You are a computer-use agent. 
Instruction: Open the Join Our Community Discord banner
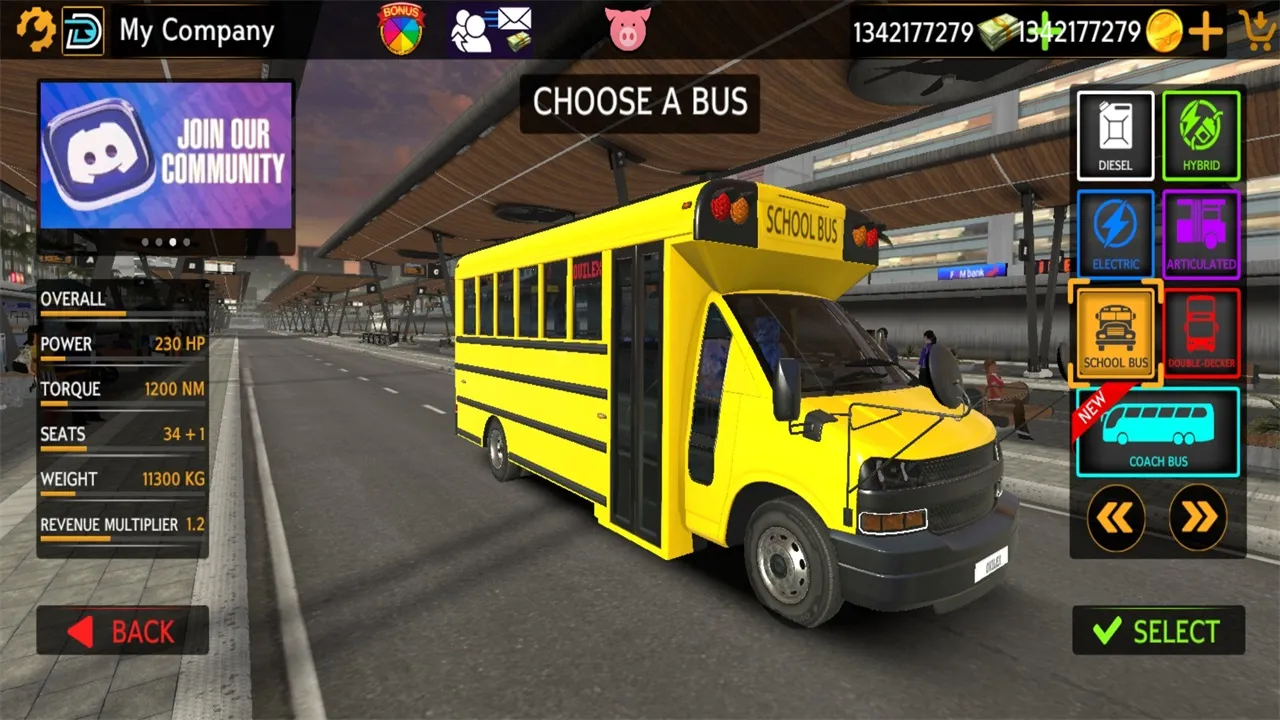pyautogui.click(x=166, y=155)
